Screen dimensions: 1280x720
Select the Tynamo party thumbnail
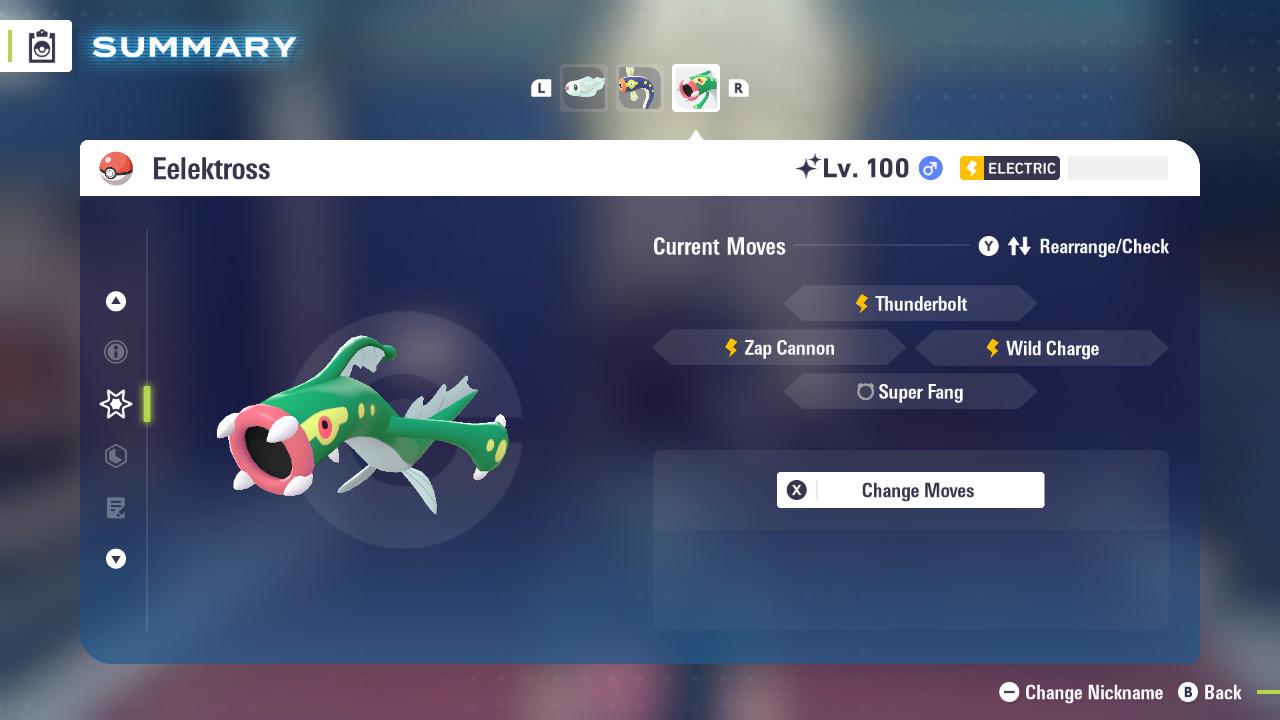(585, 88)
